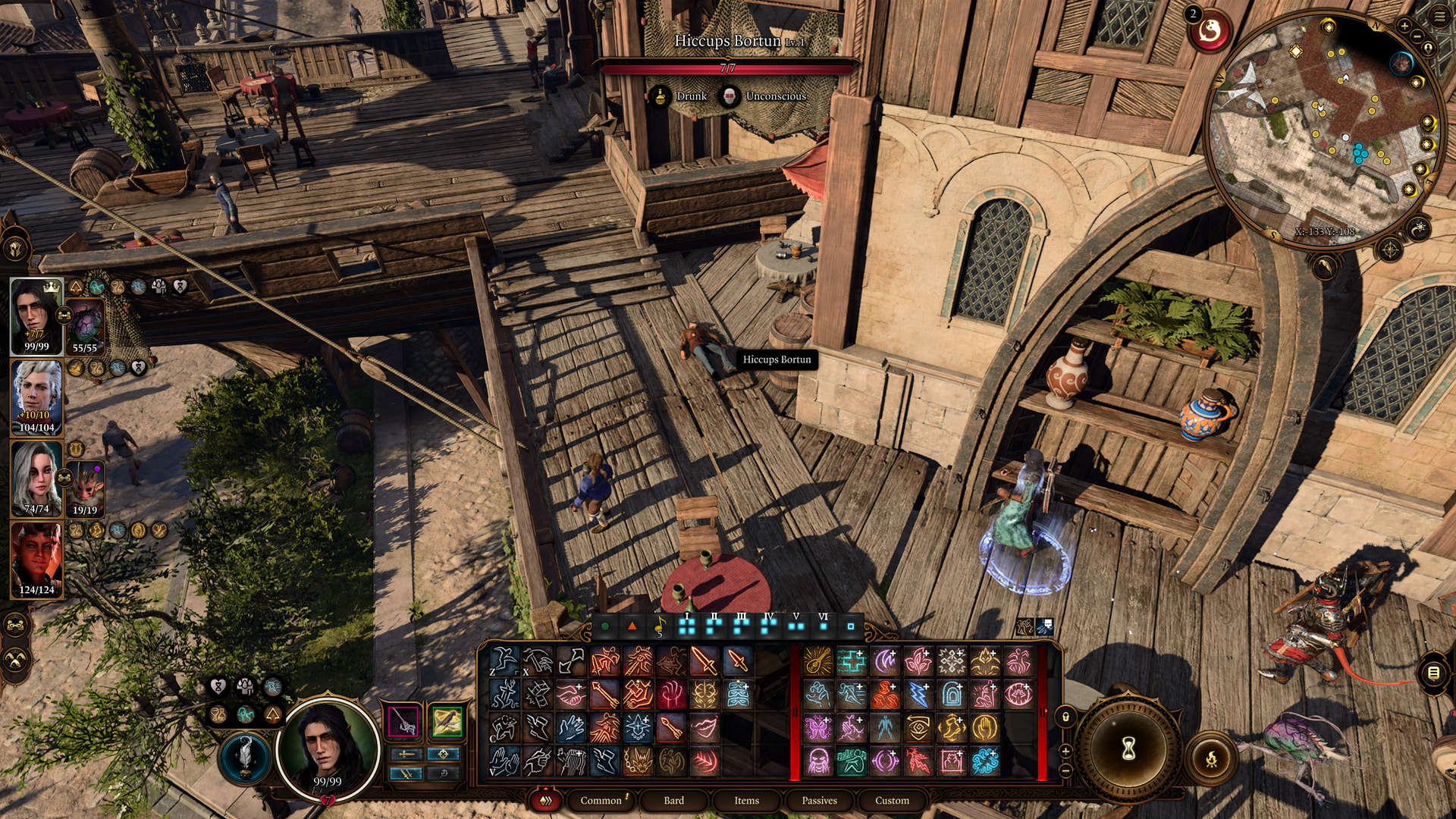Use the pink butterfly spell icon
This screenshot has width=1456, height=819.
(x=818, y=727)
